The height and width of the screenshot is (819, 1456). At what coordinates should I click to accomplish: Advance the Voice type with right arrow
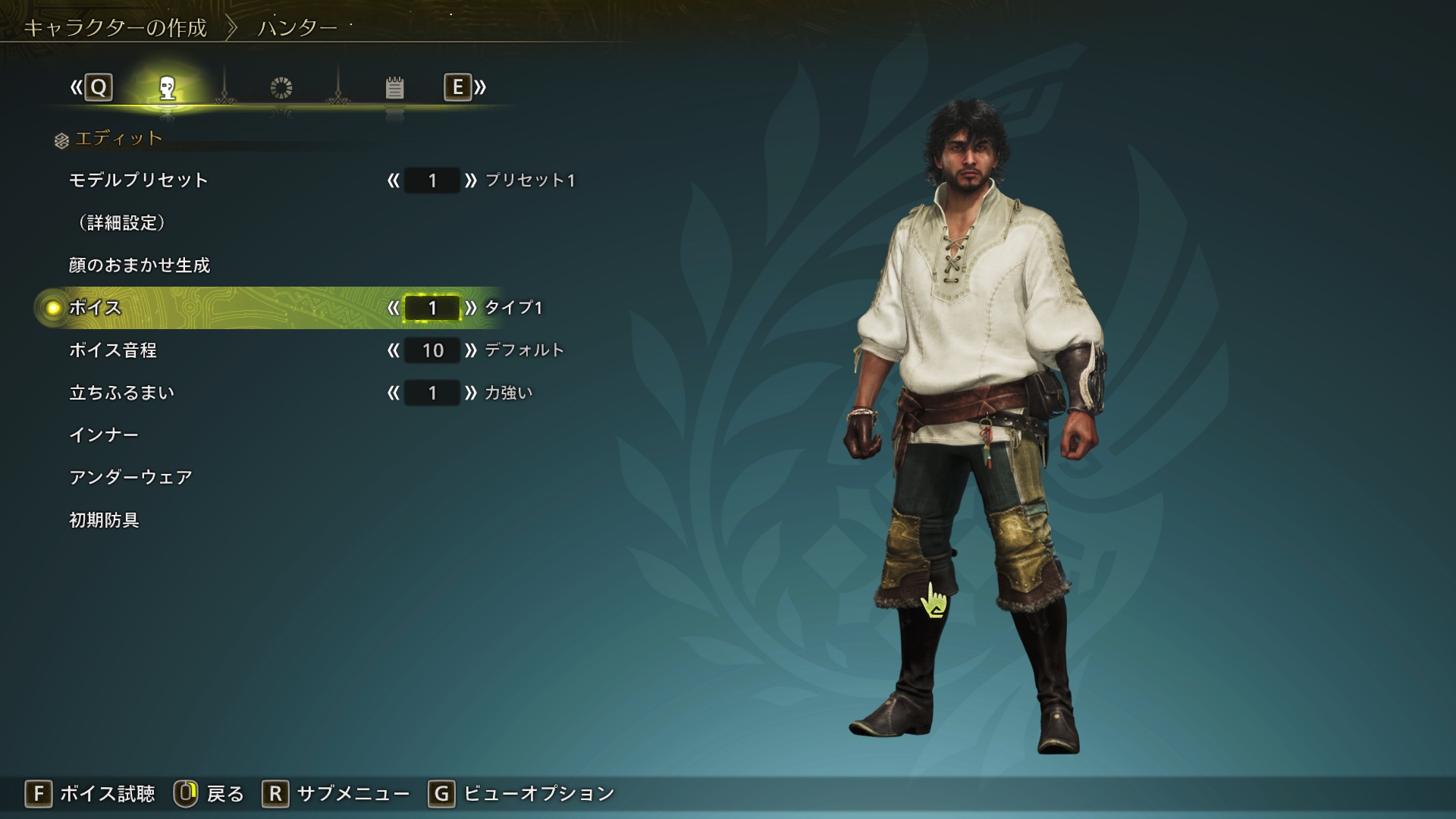pyautogui.click(x=471, y=308)
